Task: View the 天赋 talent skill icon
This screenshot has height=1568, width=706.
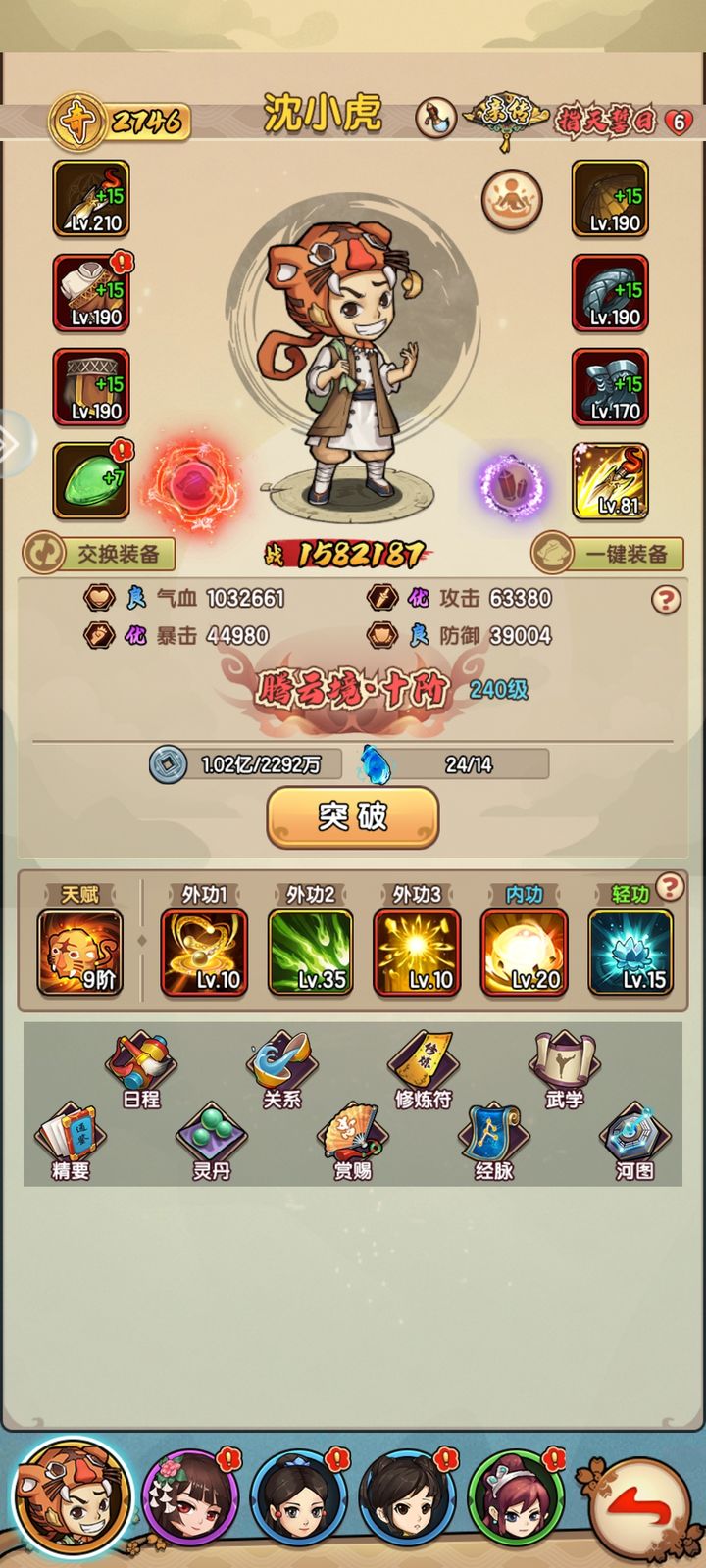Action: click(80, 953)
